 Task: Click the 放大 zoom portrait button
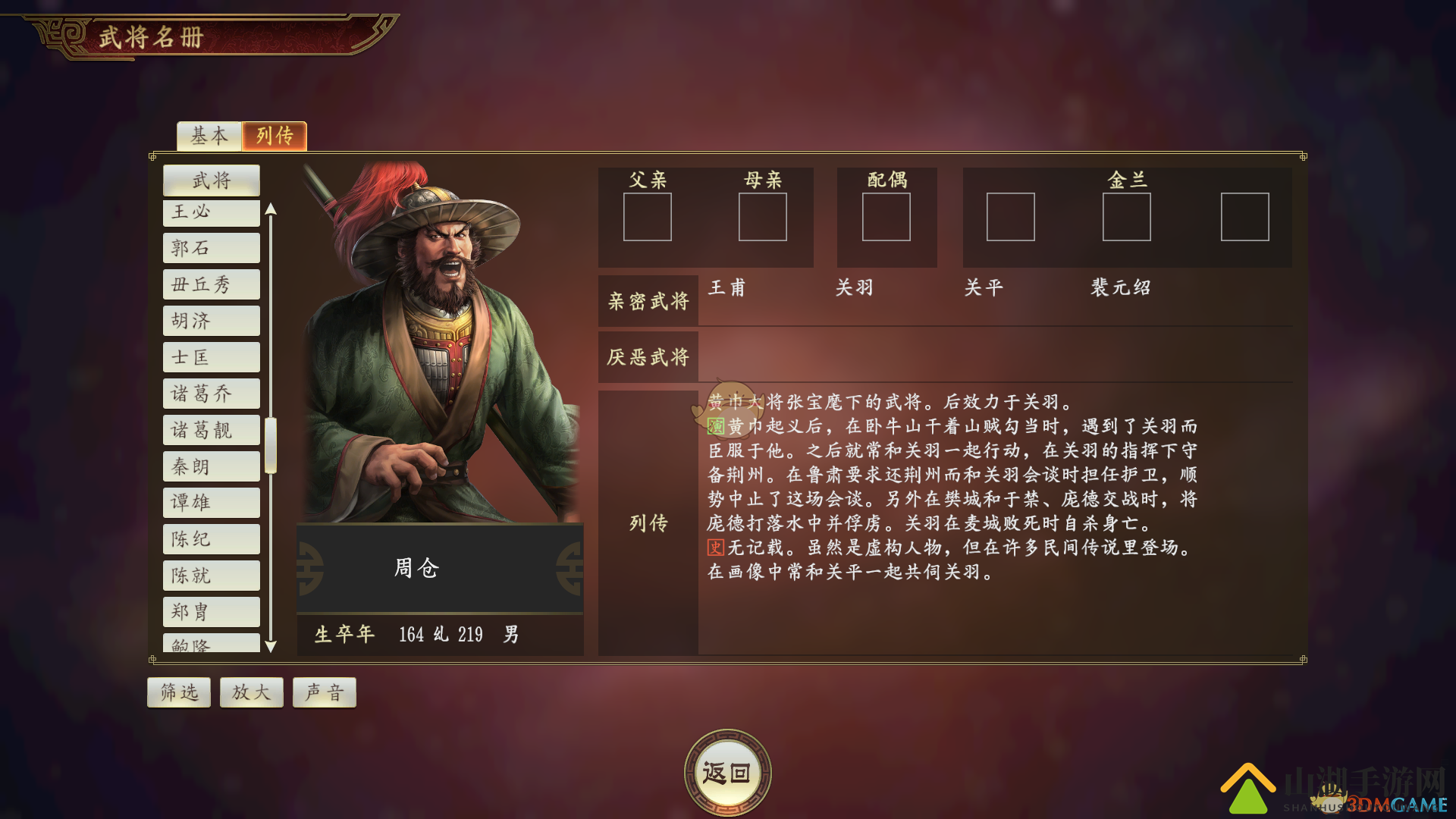[251, 692]
